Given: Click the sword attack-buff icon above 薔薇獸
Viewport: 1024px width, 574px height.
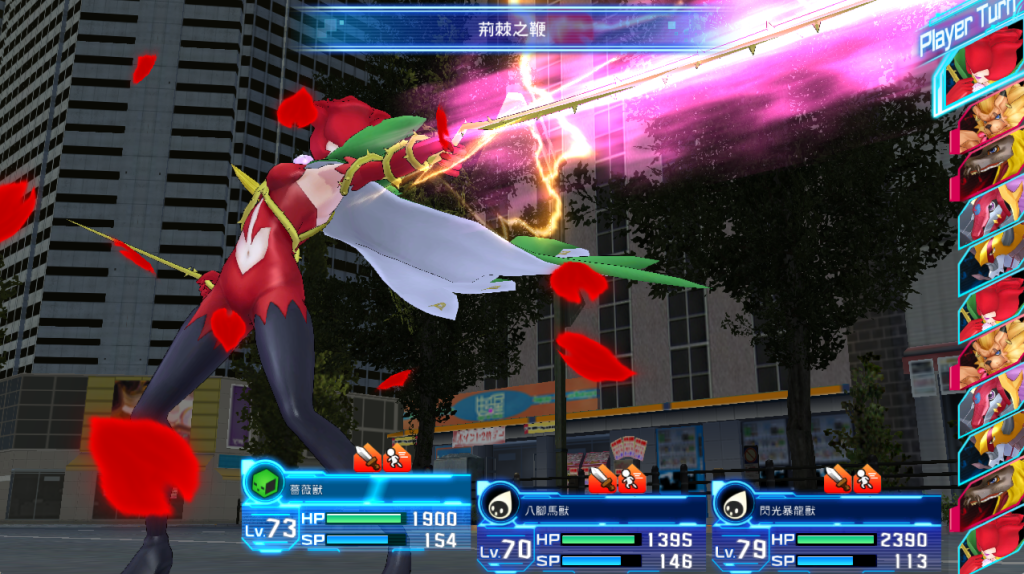Looking at the screenshot, I should coord(367,458).
